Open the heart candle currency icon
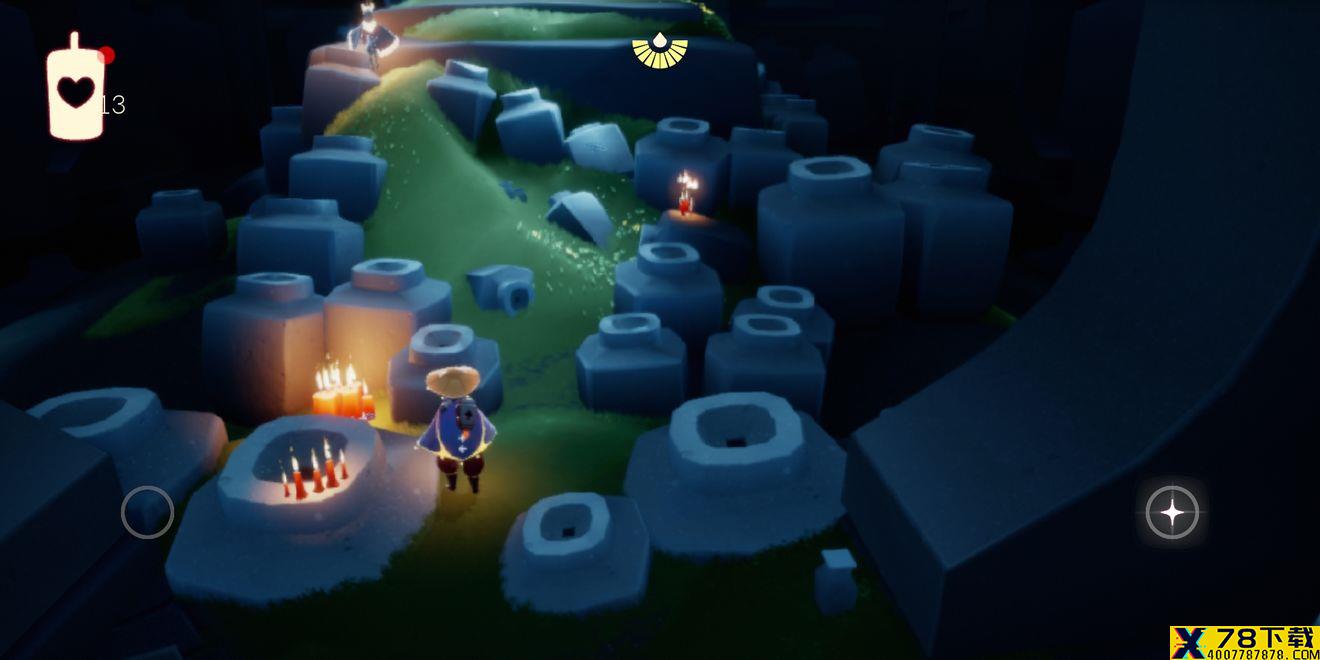 point(75,90)
